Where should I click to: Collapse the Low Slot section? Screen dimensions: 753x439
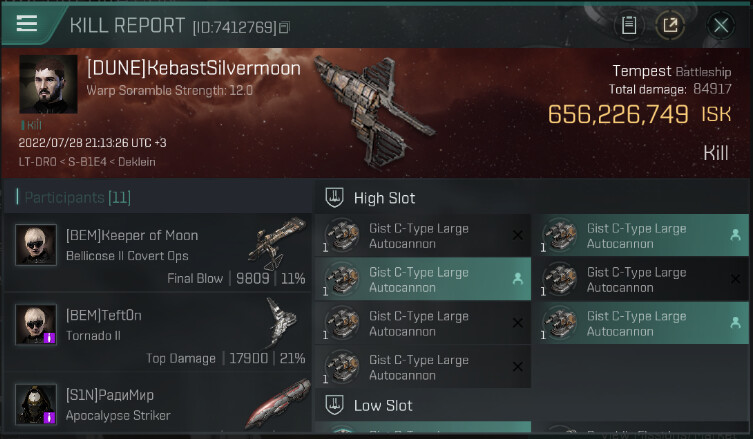coord(336,406)
